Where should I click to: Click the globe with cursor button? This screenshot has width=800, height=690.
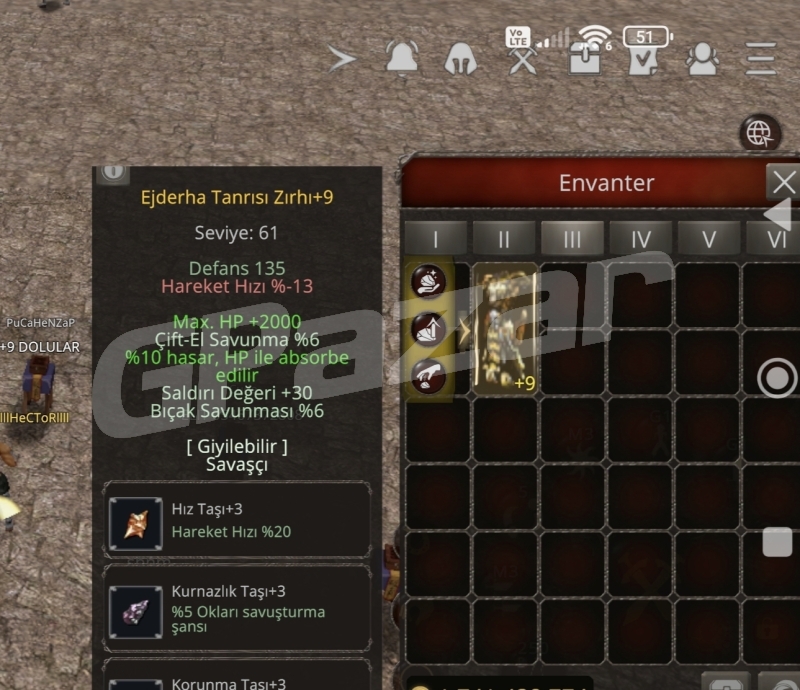pos(760,132)
